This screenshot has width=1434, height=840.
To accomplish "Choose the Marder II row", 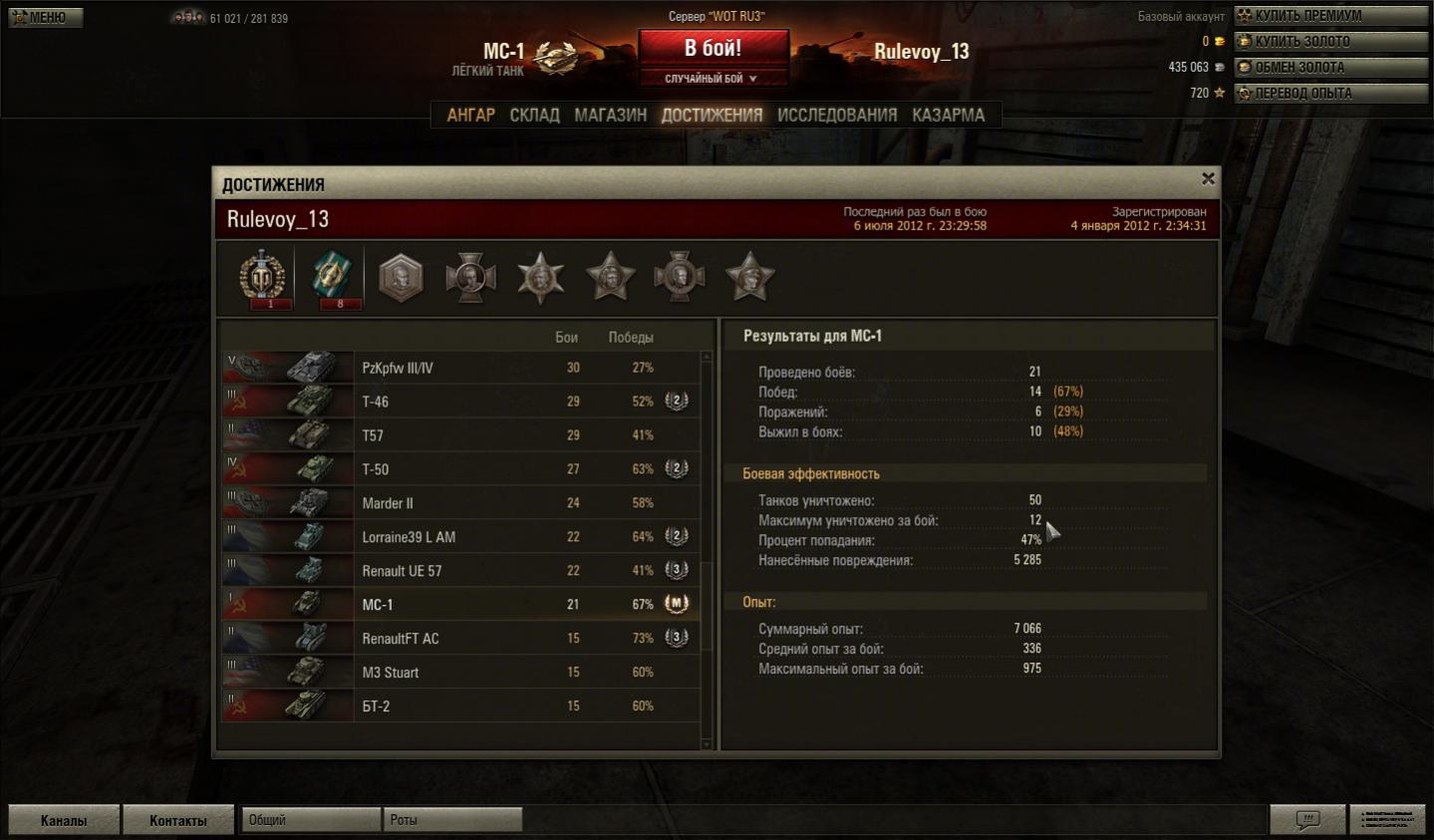I will click(x=458, y=503).
